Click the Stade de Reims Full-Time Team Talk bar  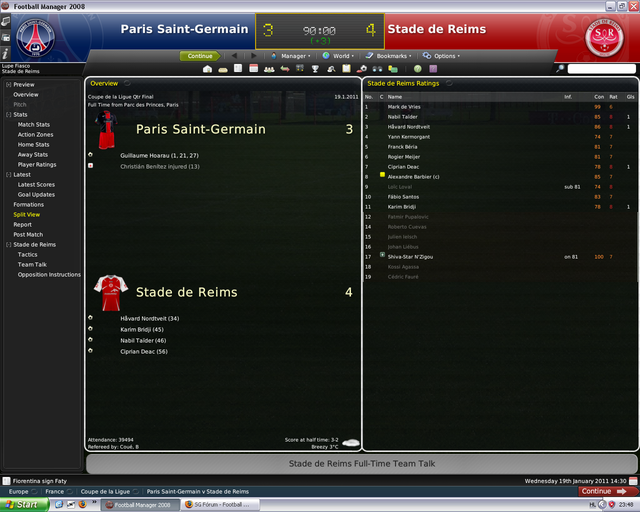coord(361,464)
